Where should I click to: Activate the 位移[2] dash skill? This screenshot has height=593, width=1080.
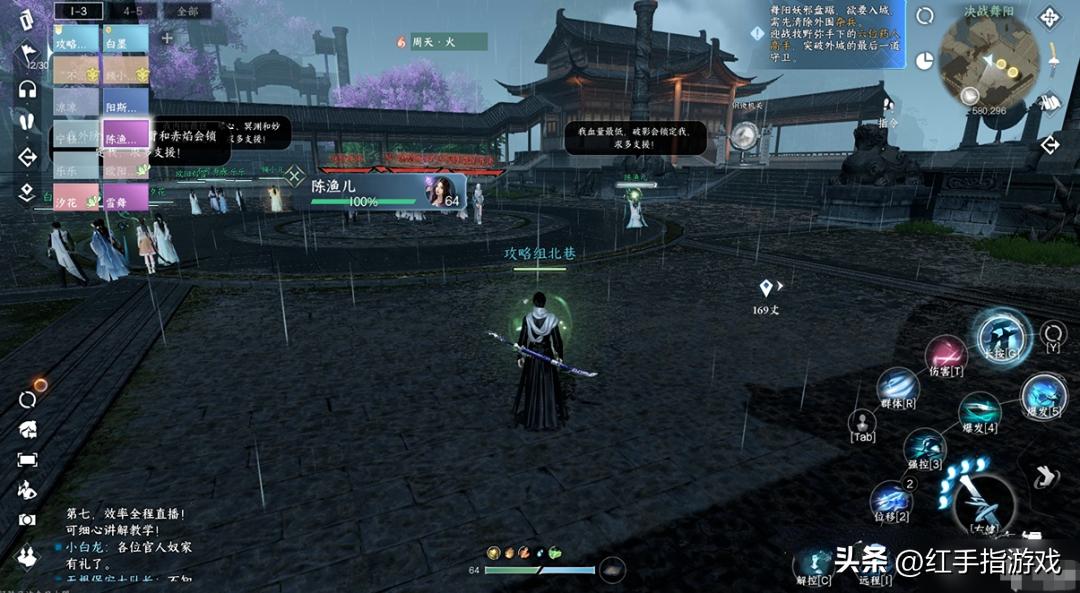tap(889, 498)
